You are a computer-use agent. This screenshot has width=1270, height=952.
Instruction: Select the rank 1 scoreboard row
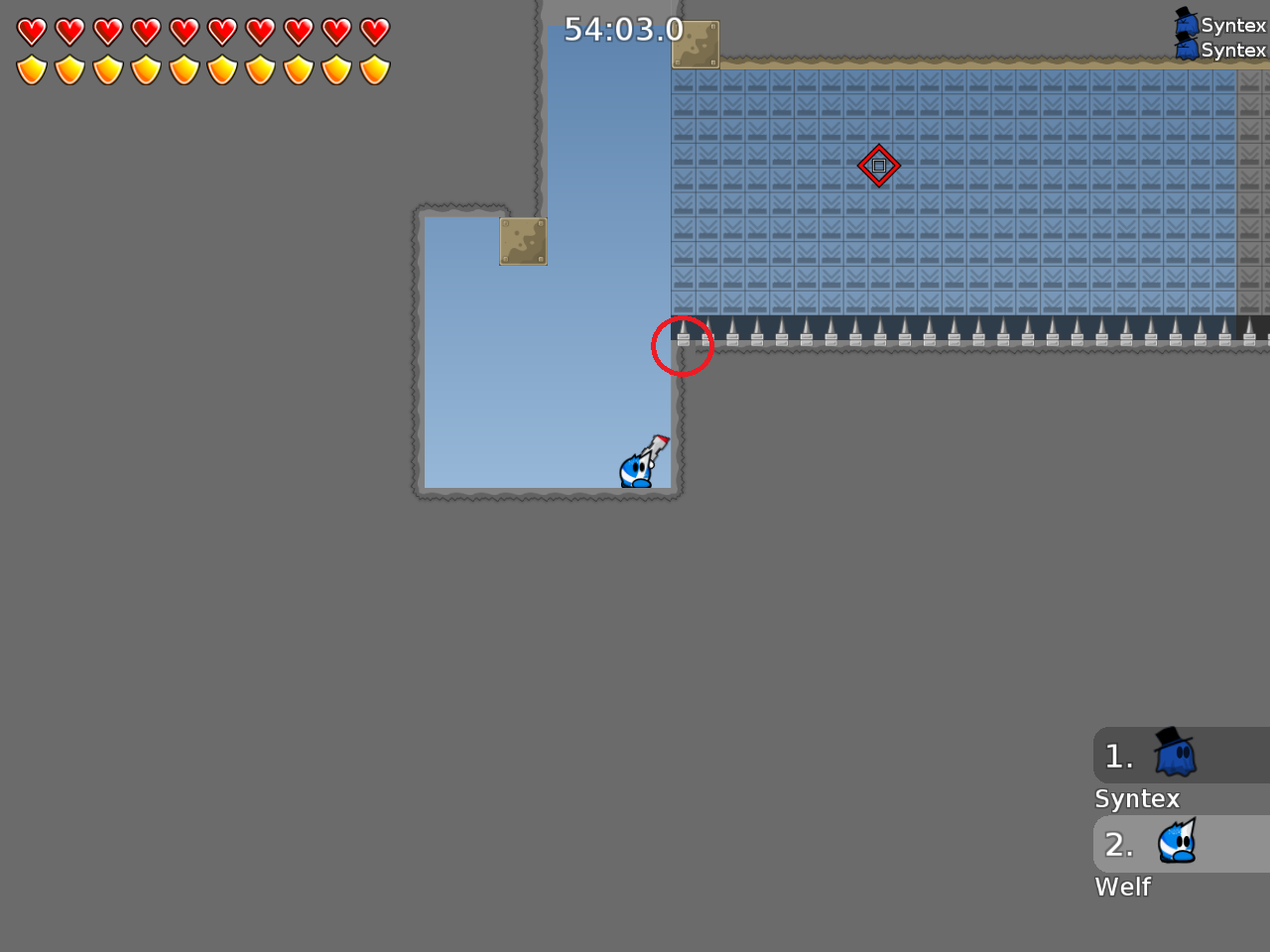coord(1151,756)
